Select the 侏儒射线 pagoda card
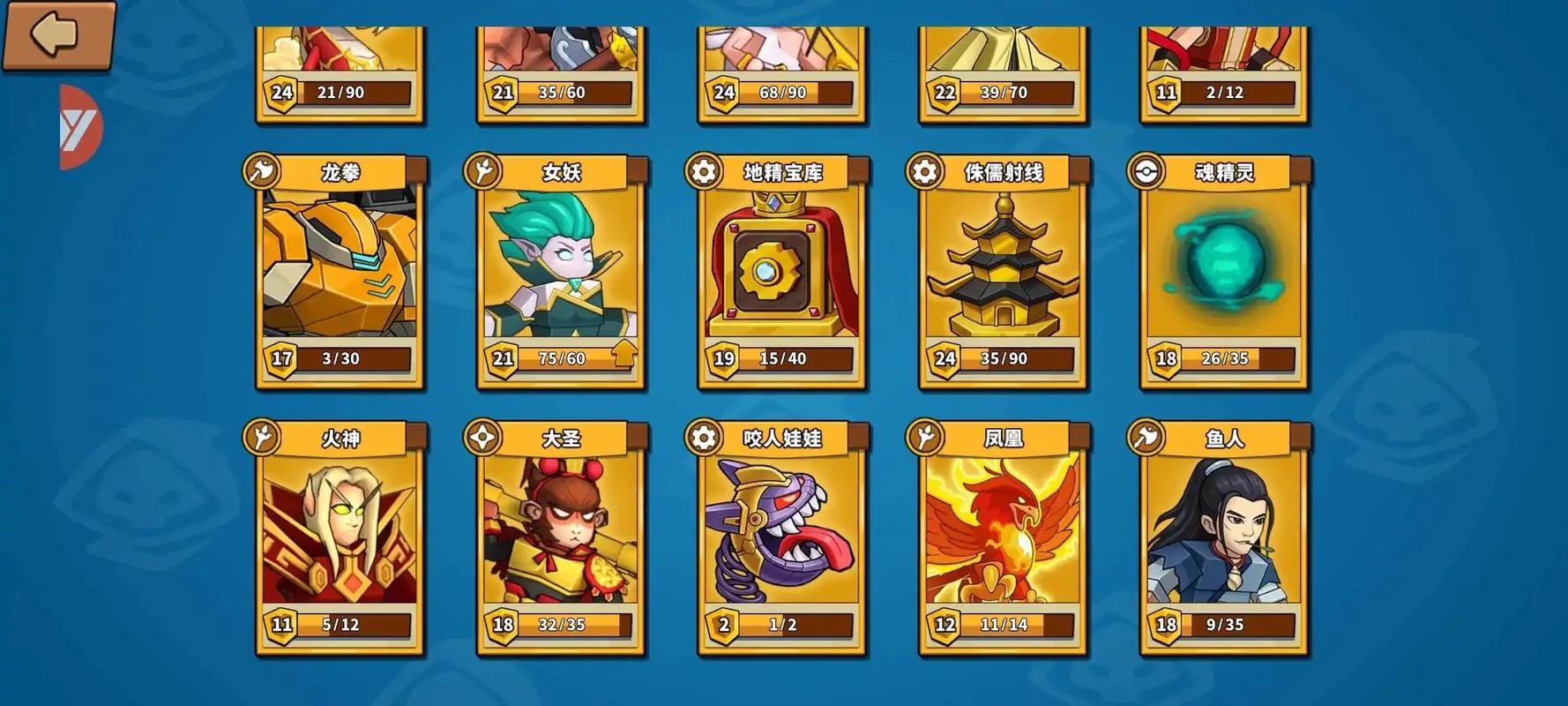Viewport: 1568px width, 706px height. point(1004,265)
